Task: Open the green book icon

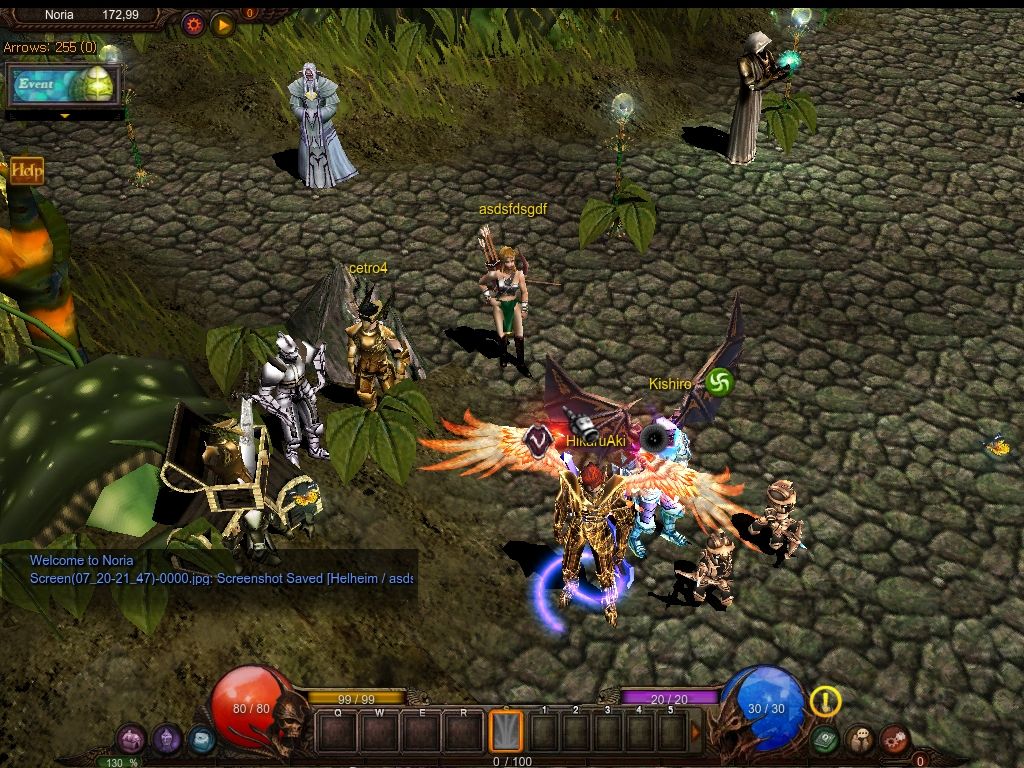Action: click(824, 740)
